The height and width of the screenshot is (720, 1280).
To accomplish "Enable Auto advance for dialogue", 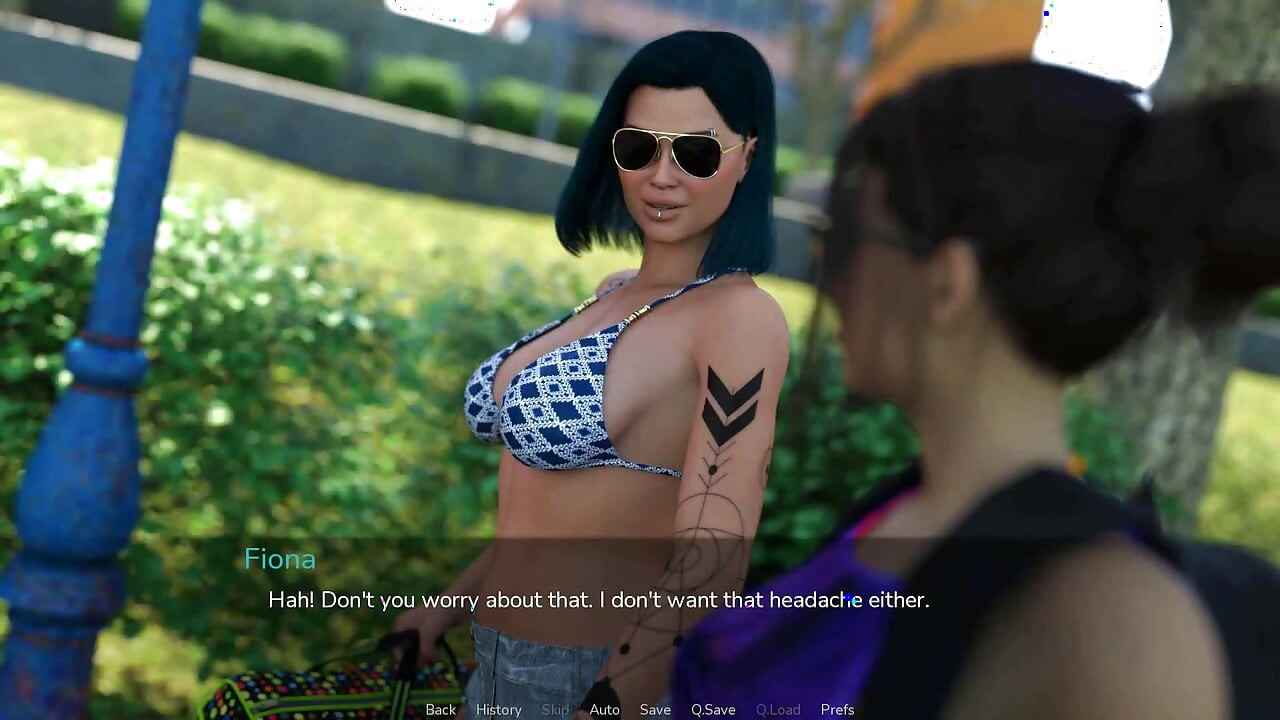I will [x=604, y=709].
